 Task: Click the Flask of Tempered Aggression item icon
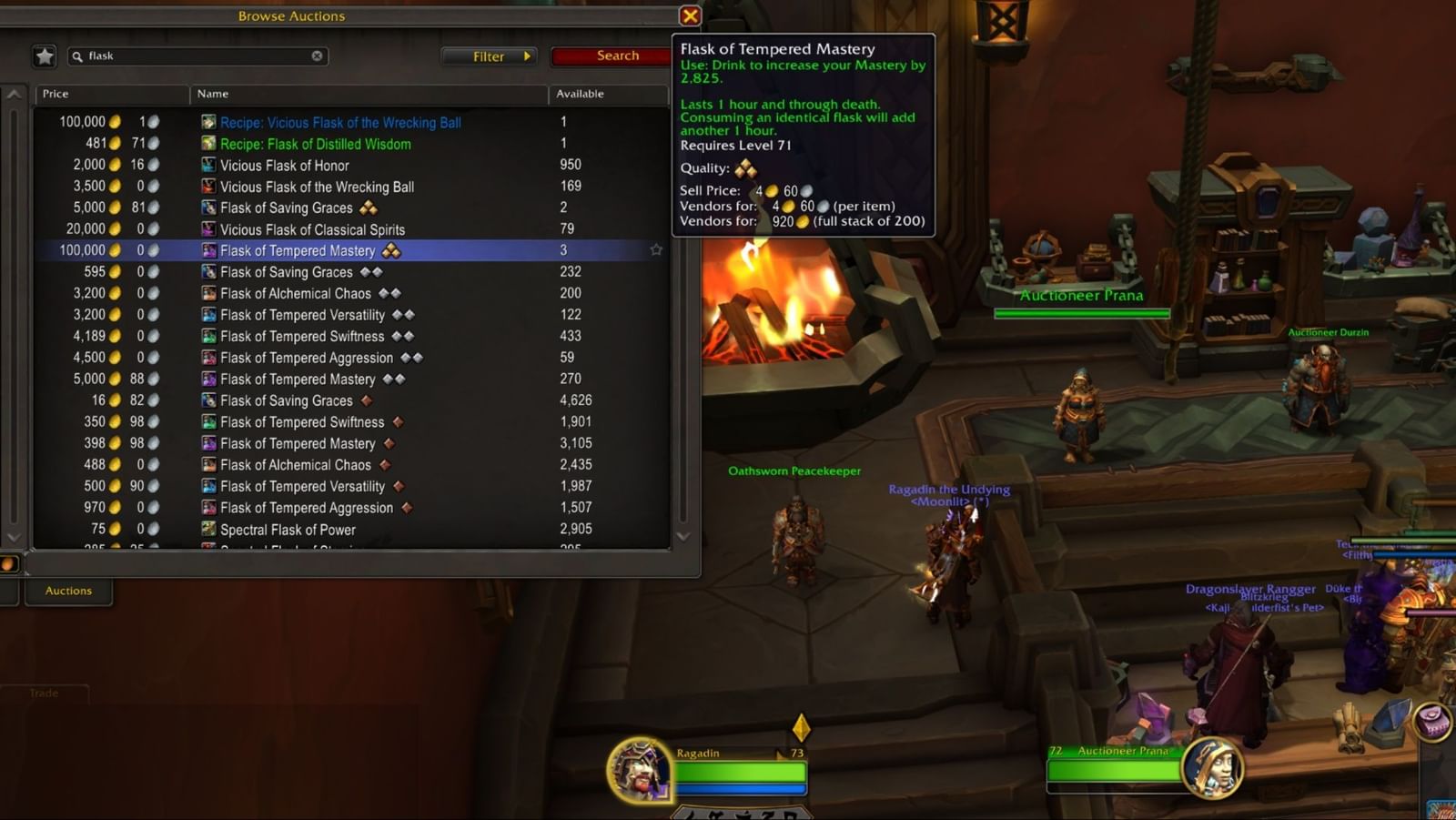click(x=207, y=357)
